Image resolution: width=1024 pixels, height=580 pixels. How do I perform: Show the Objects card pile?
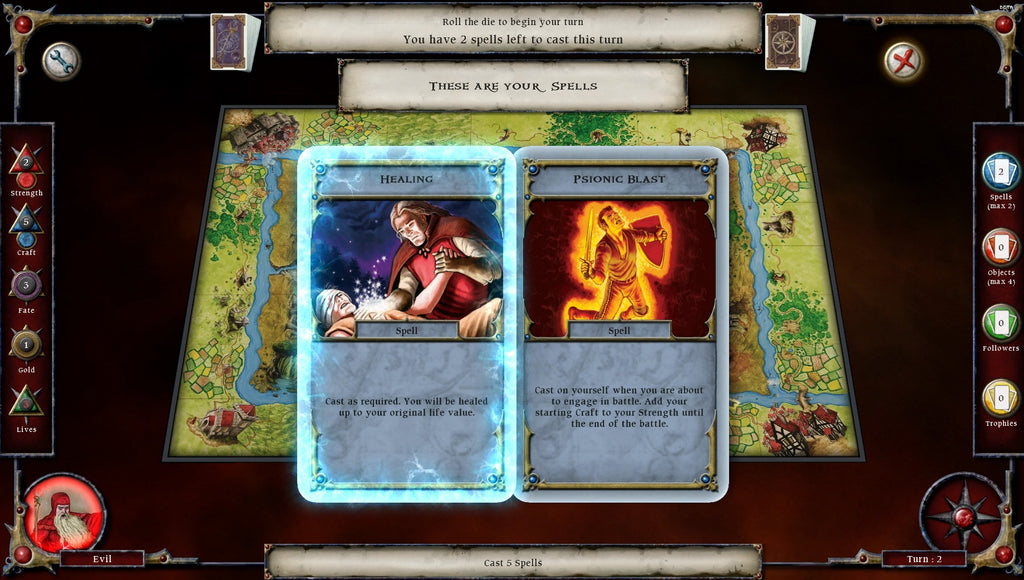click(x=1000, y=247)
